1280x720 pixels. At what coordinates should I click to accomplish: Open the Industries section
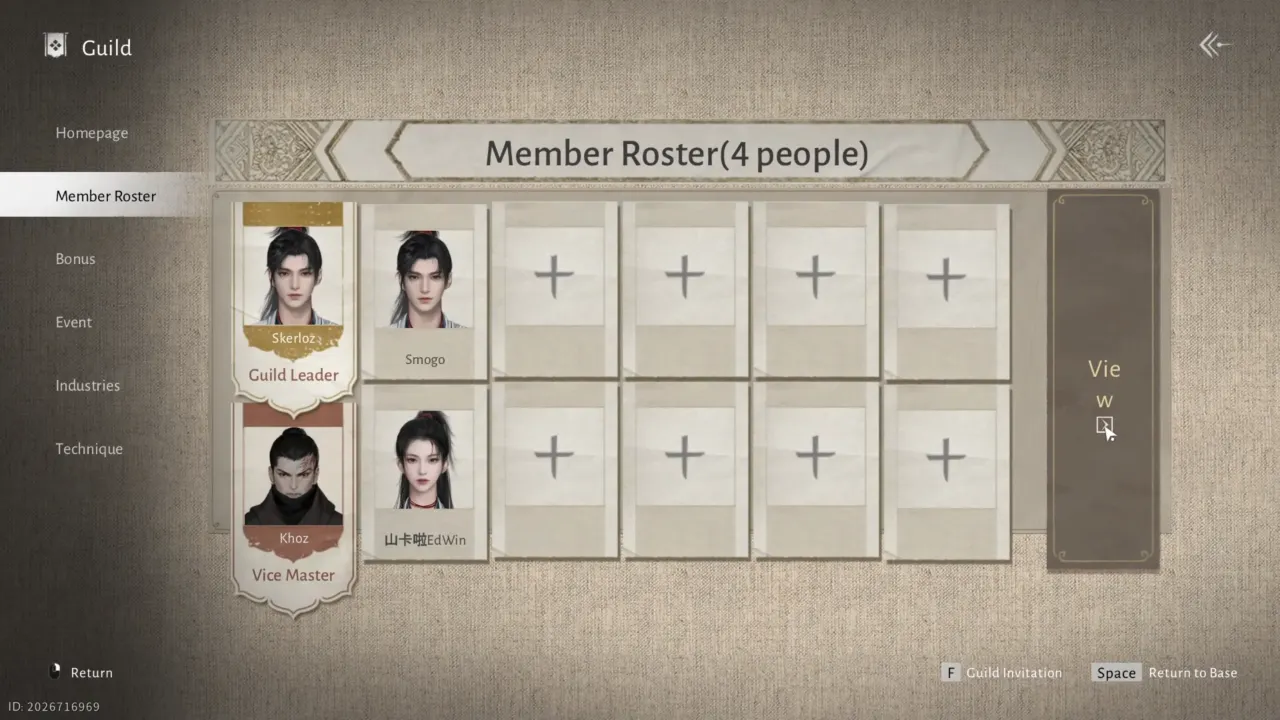pyautogui.click(x=87, y=385)
